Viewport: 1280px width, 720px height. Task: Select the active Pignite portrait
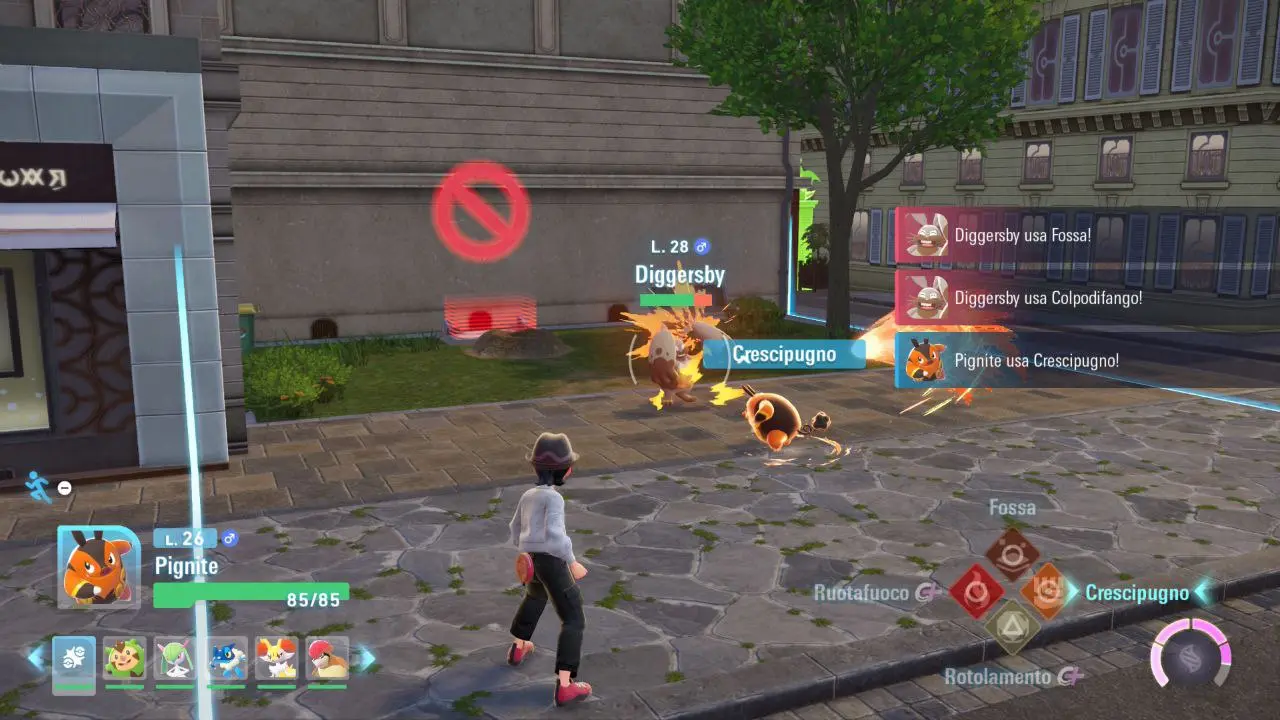tap(98, 567)
